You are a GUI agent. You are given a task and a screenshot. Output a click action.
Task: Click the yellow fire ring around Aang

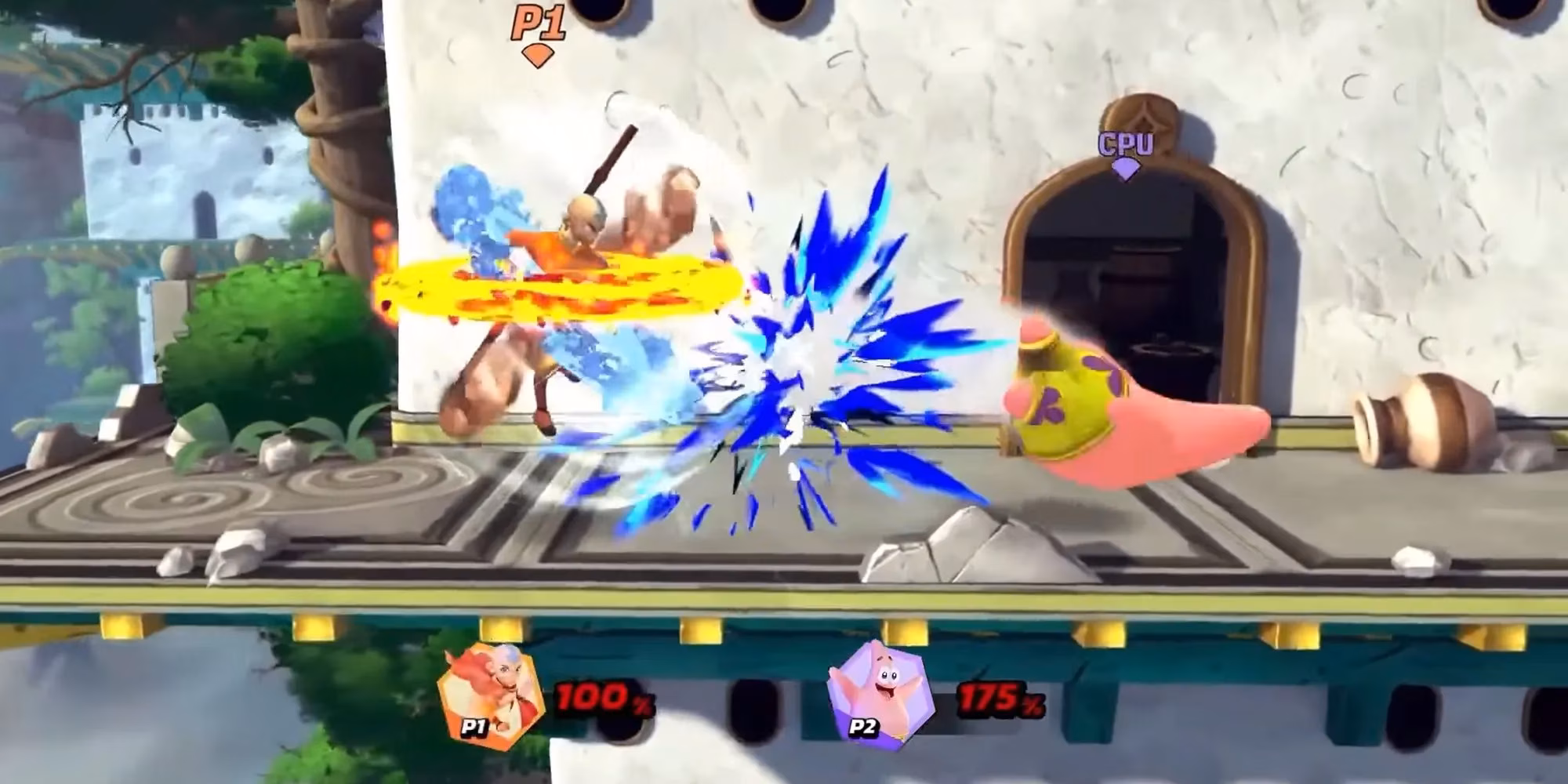point(564,286)
